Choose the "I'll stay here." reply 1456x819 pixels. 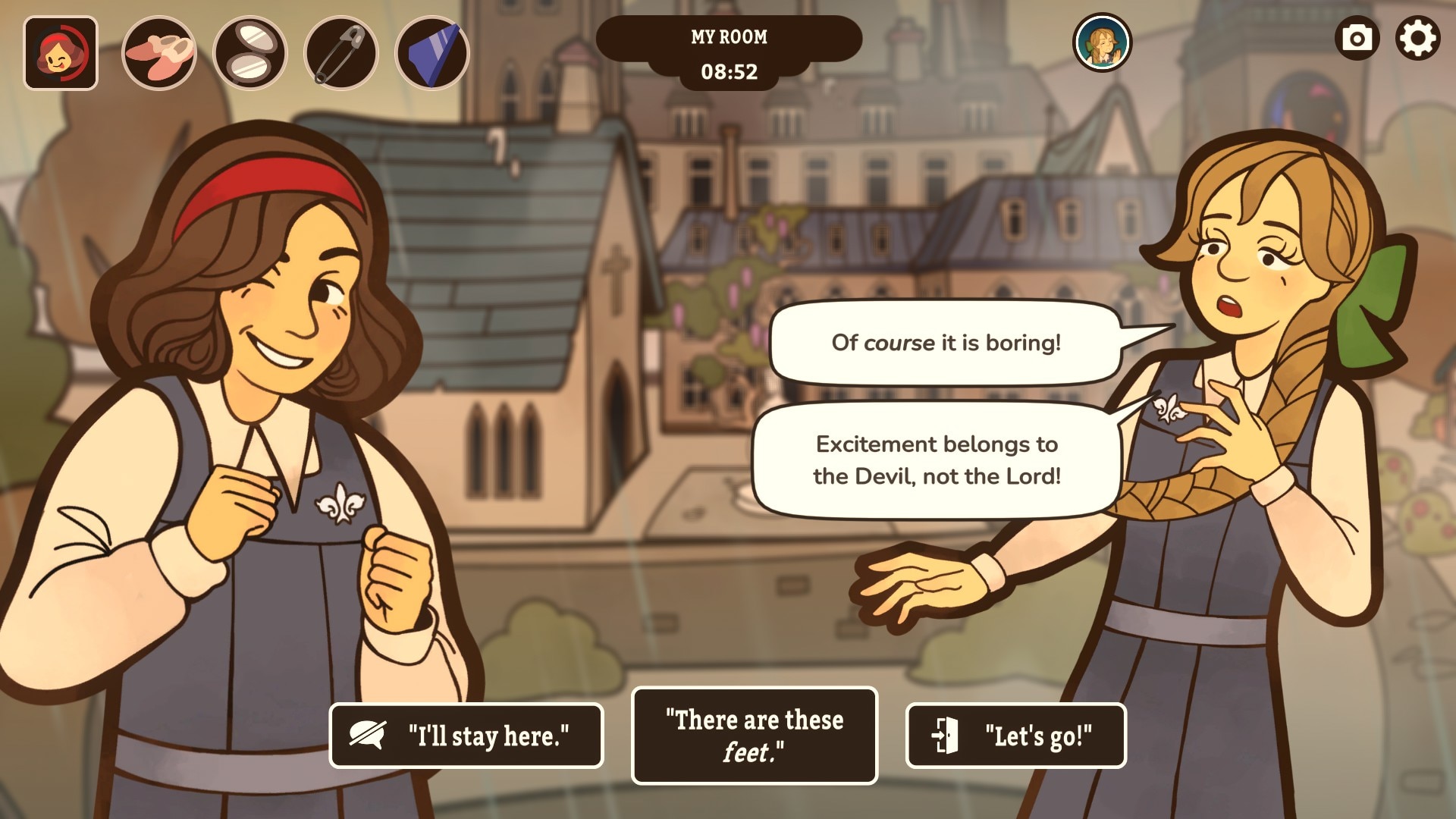pyautogui.click(x=466, y=736)
